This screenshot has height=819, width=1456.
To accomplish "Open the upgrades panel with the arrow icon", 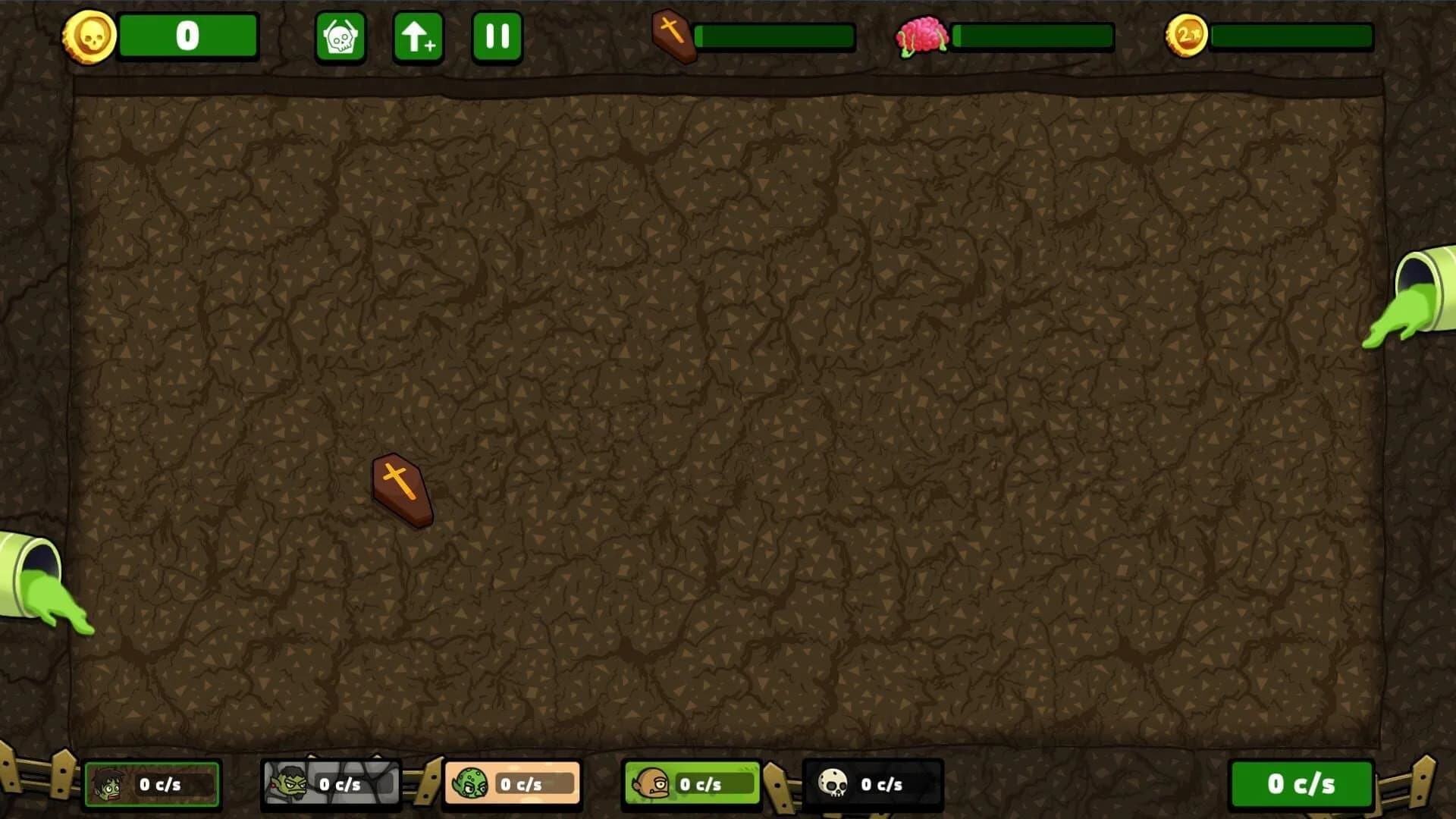I will point(418,35).
